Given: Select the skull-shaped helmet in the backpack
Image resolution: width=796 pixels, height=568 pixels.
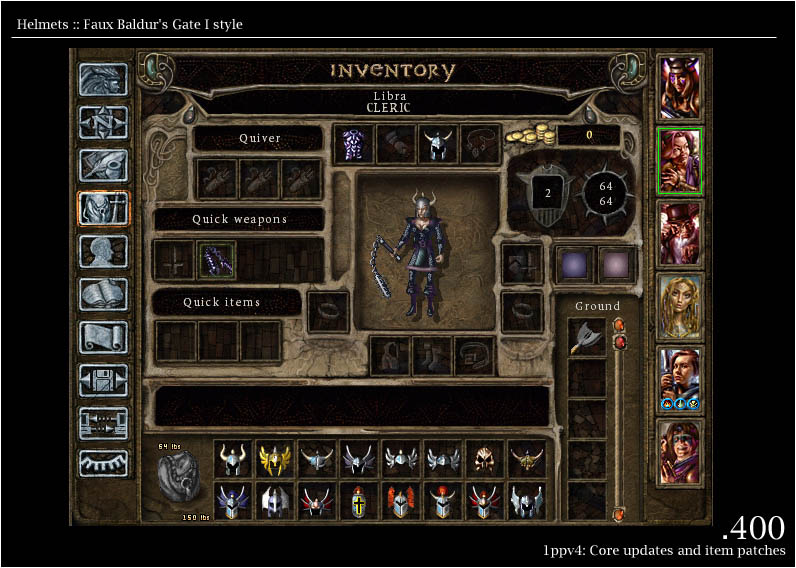Looking at the screenshot, I should click(x=485, y=458).
